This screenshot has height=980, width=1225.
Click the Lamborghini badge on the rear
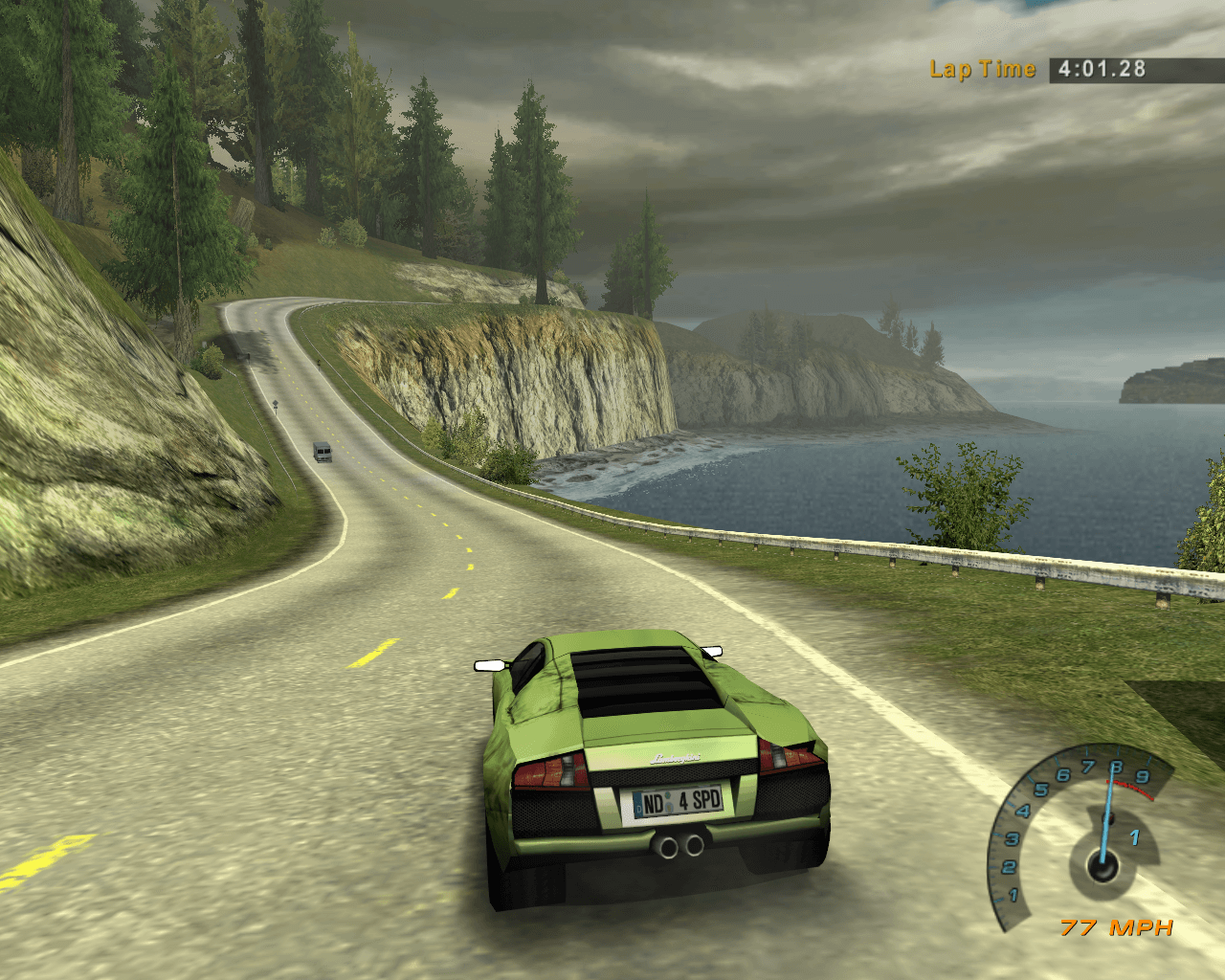[x=676, y=756]
